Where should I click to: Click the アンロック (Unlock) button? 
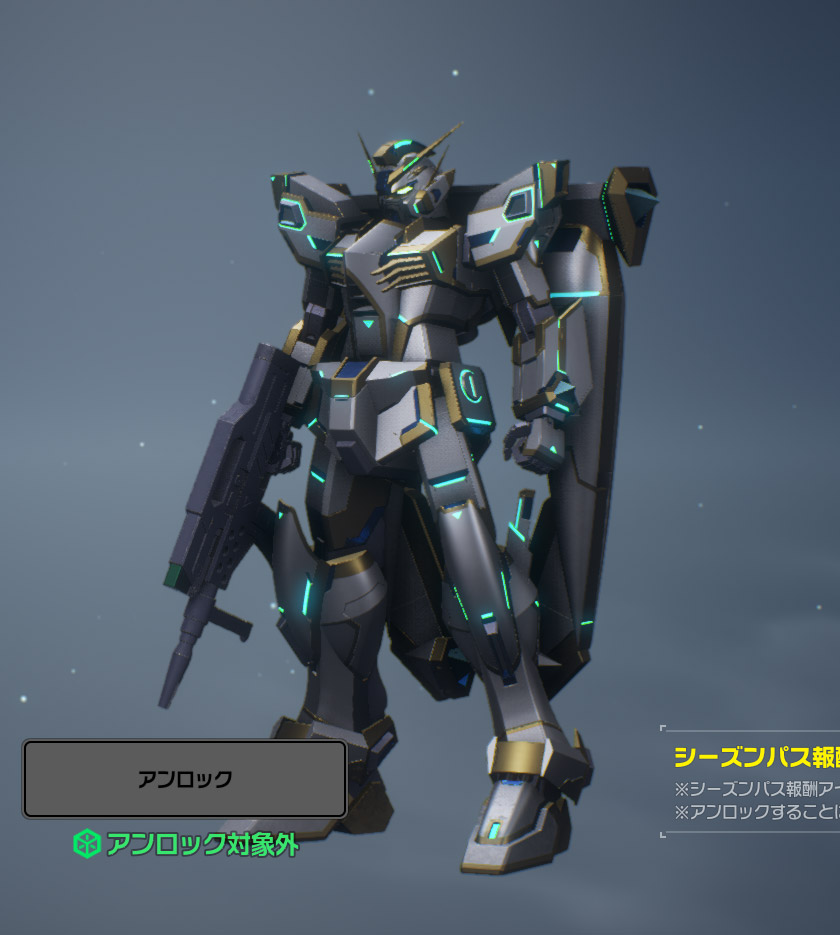[x=185, y=779]
